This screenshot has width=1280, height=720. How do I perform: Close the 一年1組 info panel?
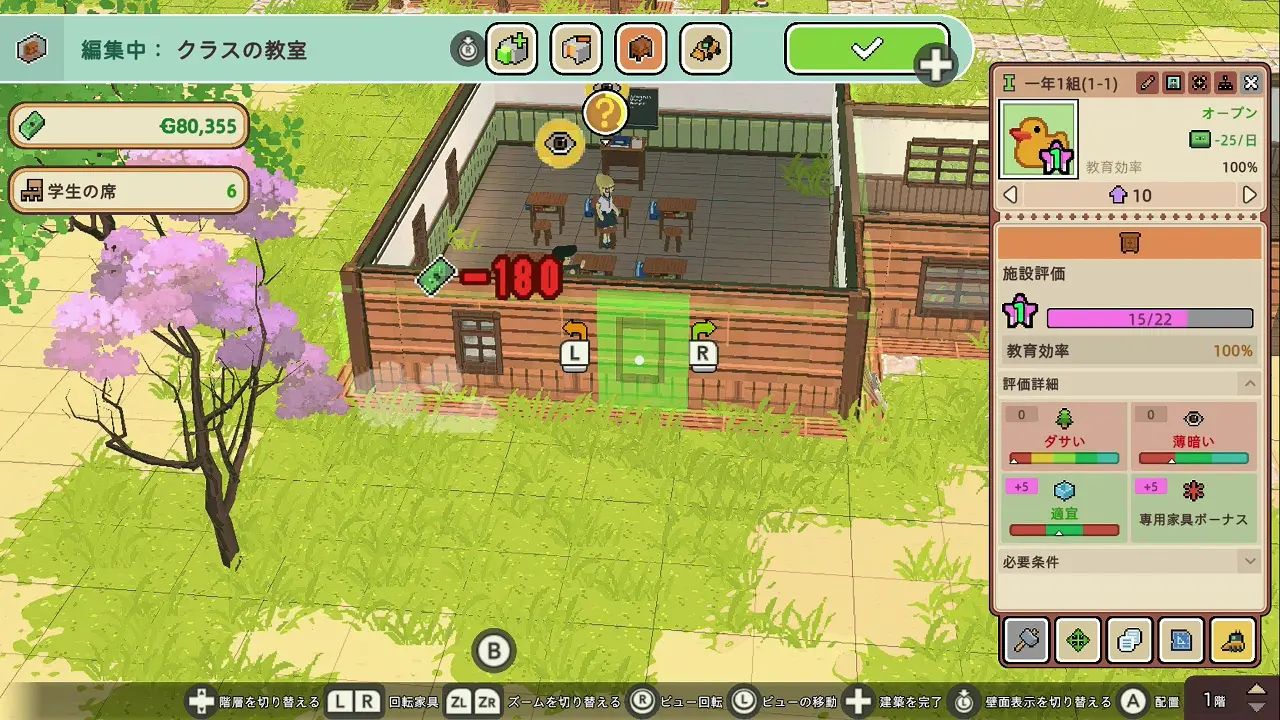1251,83
